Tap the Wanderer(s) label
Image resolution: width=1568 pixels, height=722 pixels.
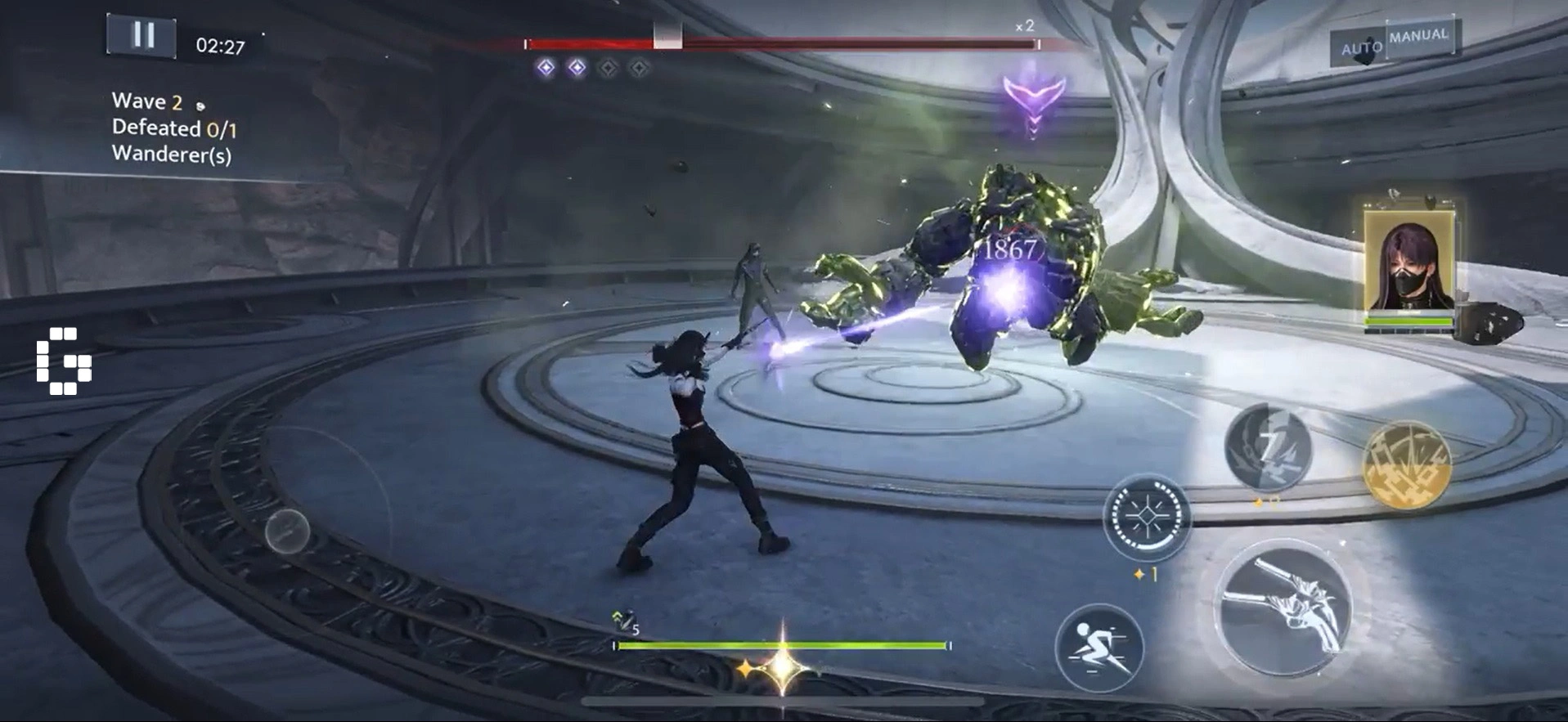click(x=173, y=153)
